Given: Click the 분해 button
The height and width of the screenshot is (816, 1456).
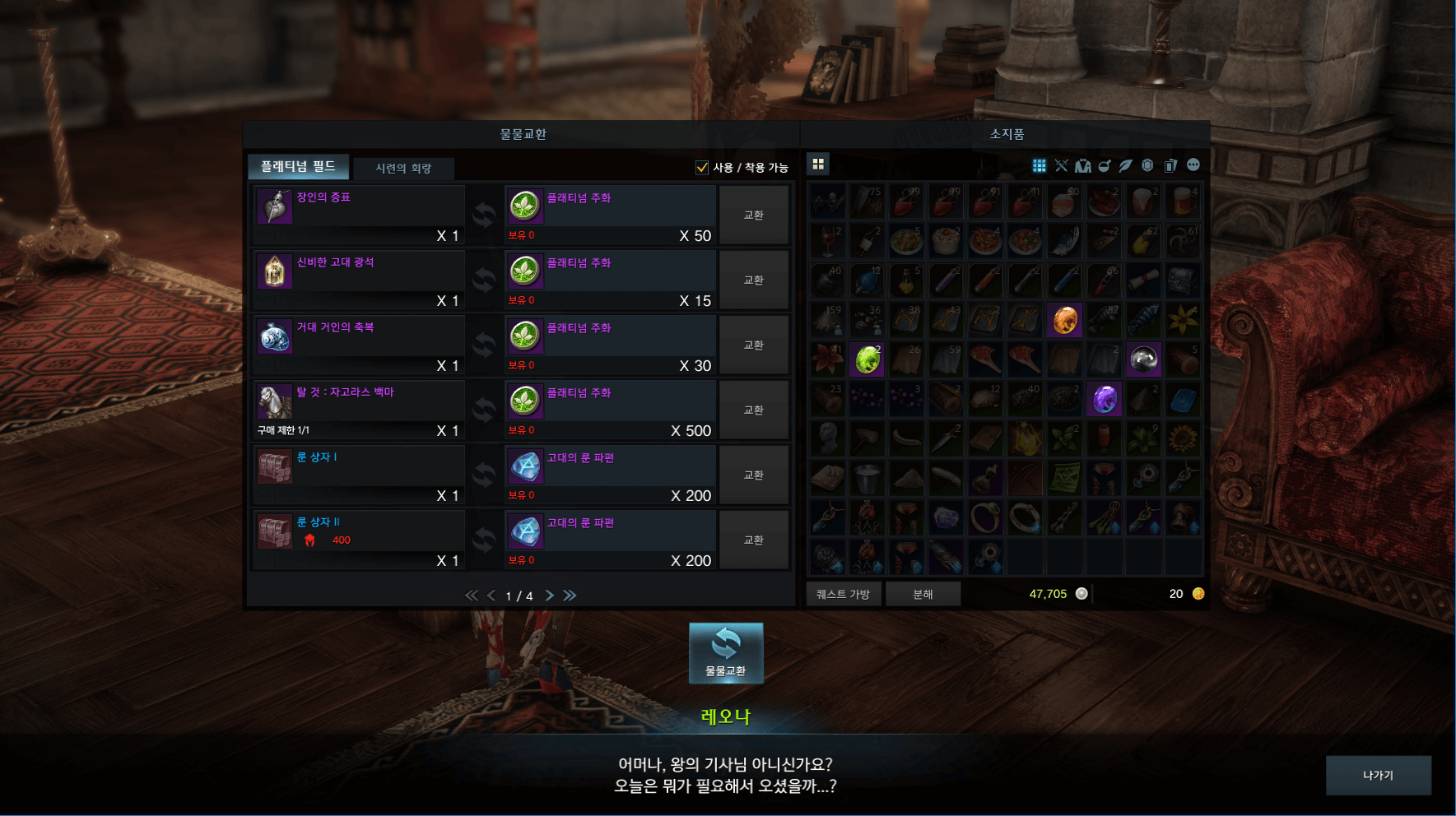Looking at the screenshot, I should coord(923,594).
